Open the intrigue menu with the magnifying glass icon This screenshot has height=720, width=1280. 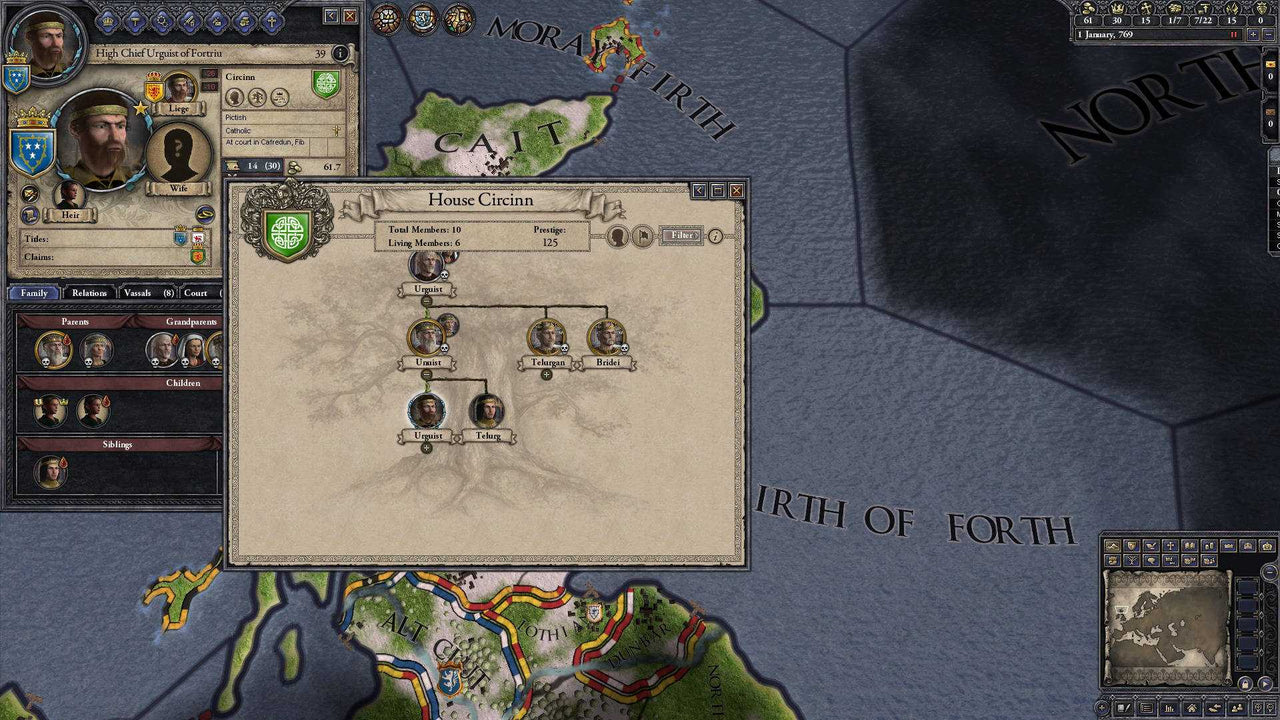163,19
